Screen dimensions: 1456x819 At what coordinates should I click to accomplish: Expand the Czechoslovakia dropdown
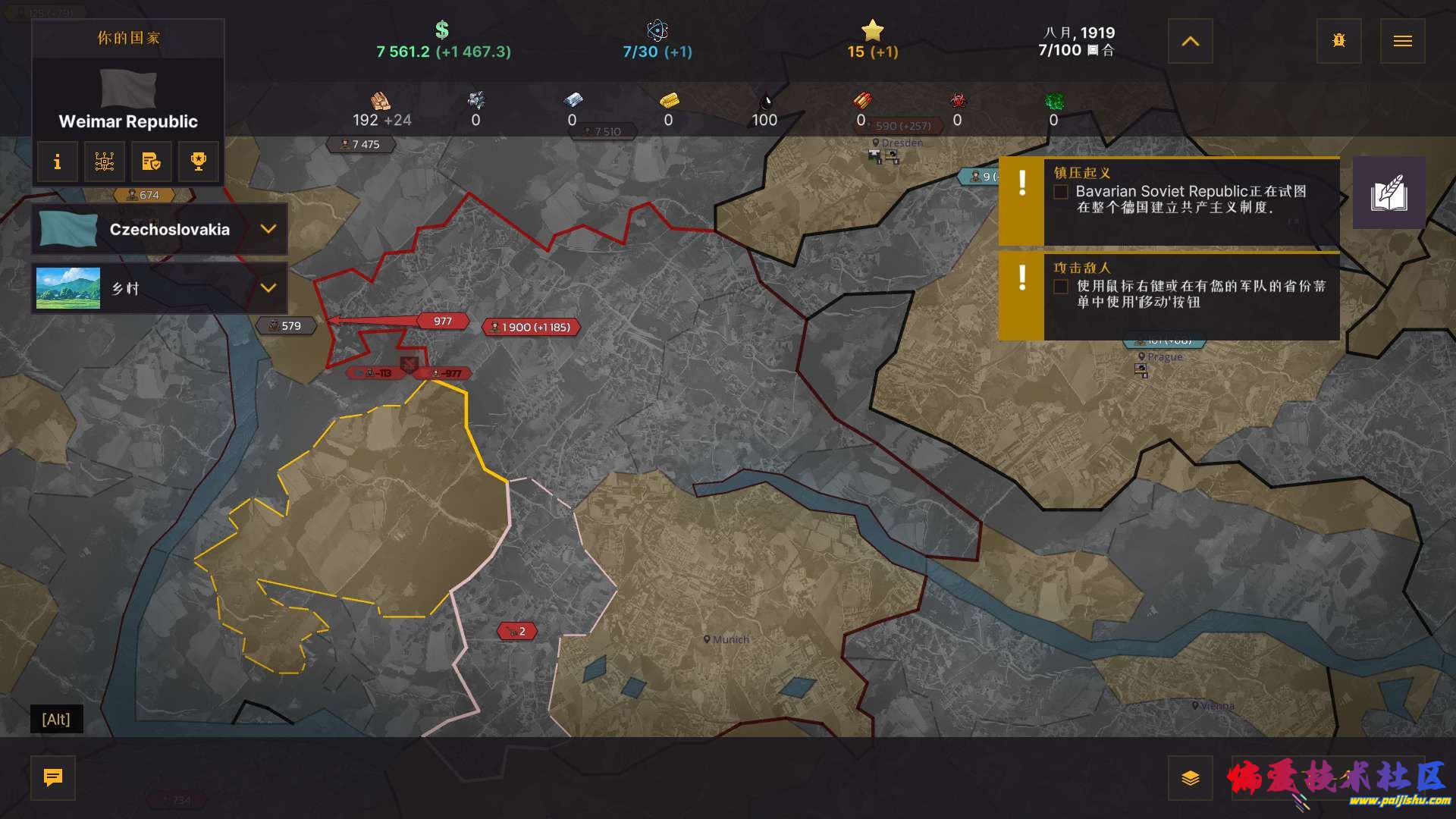tap(268, 229)
